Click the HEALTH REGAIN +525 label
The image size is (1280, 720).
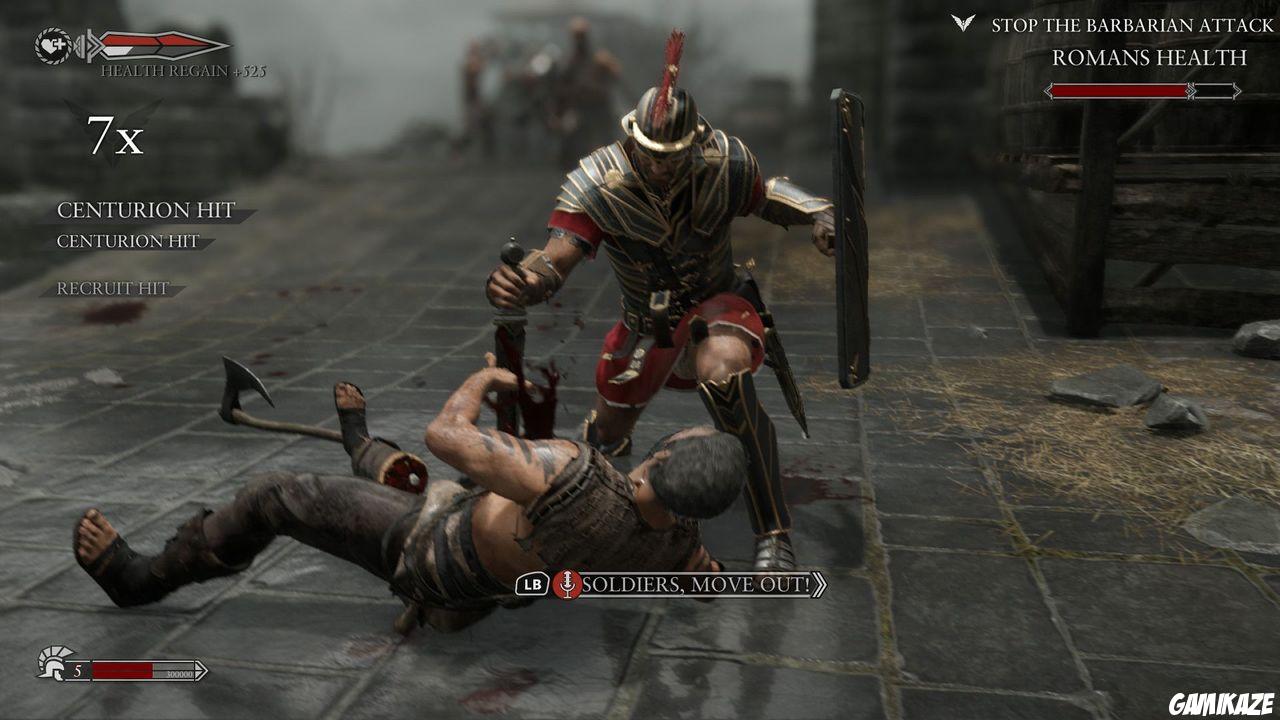pos(183,71)
